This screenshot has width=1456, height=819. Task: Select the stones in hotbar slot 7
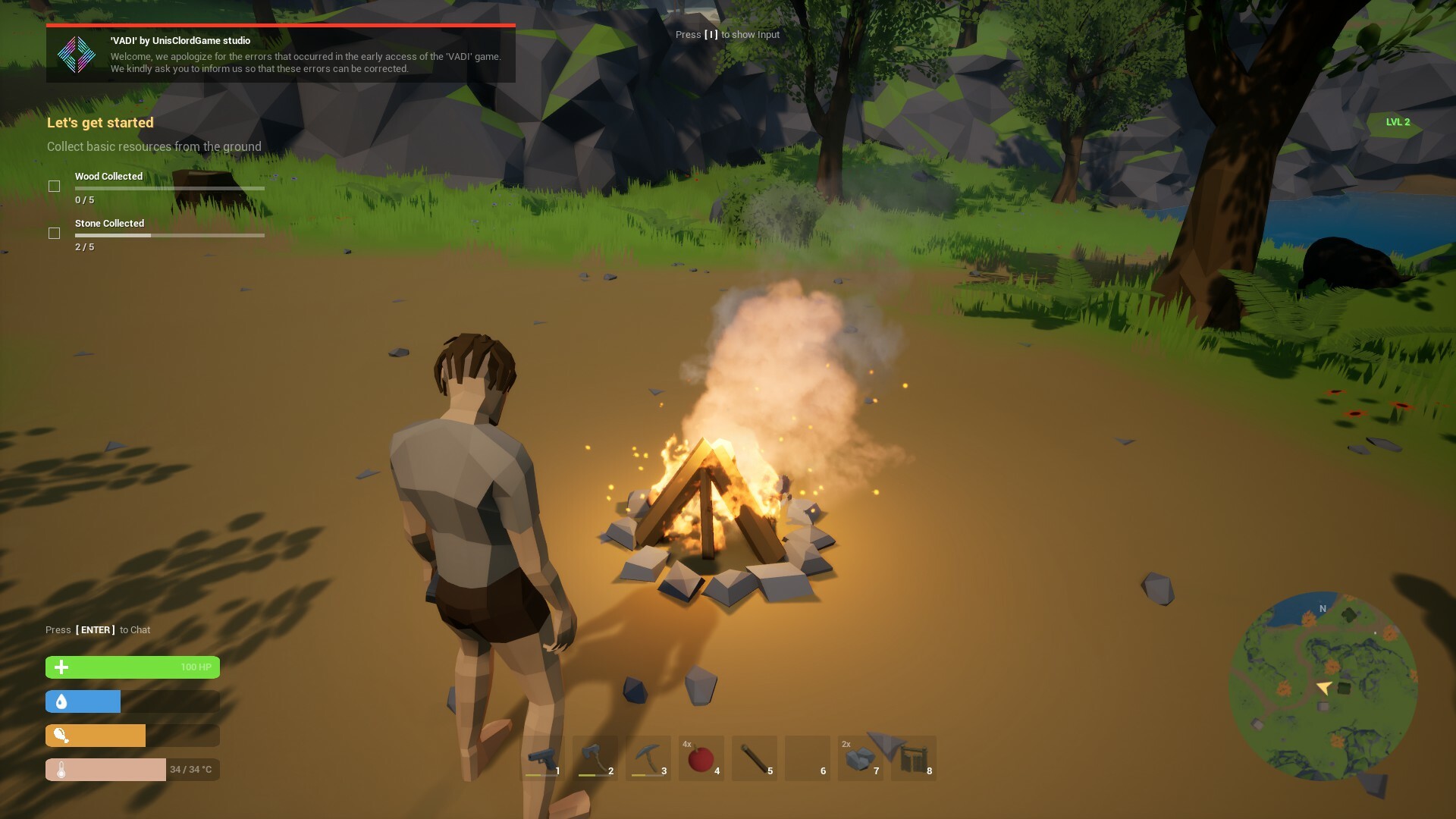point(861,758)
